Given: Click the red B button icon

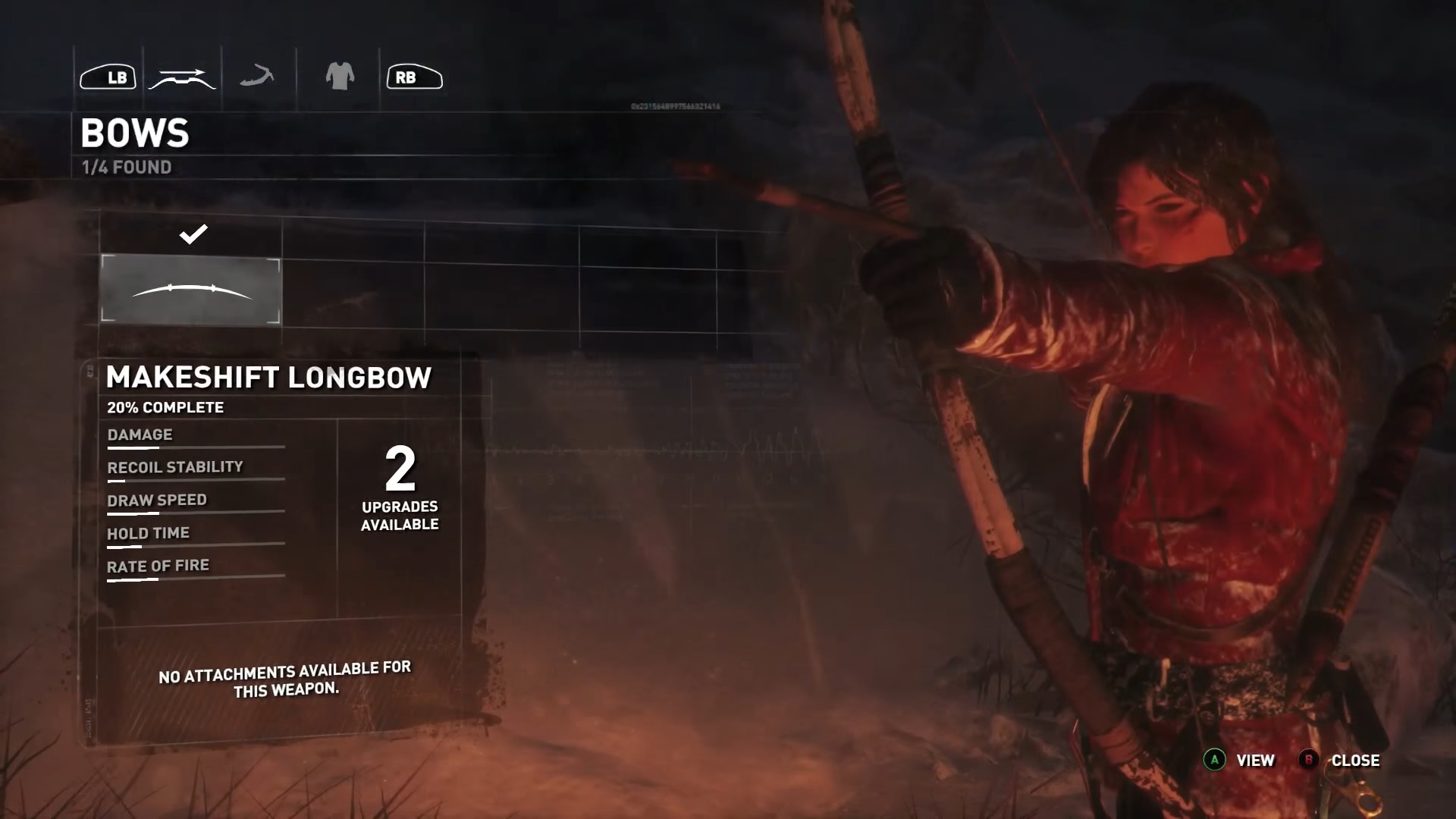Looking at the screenshot, I should coord(1310,760).
